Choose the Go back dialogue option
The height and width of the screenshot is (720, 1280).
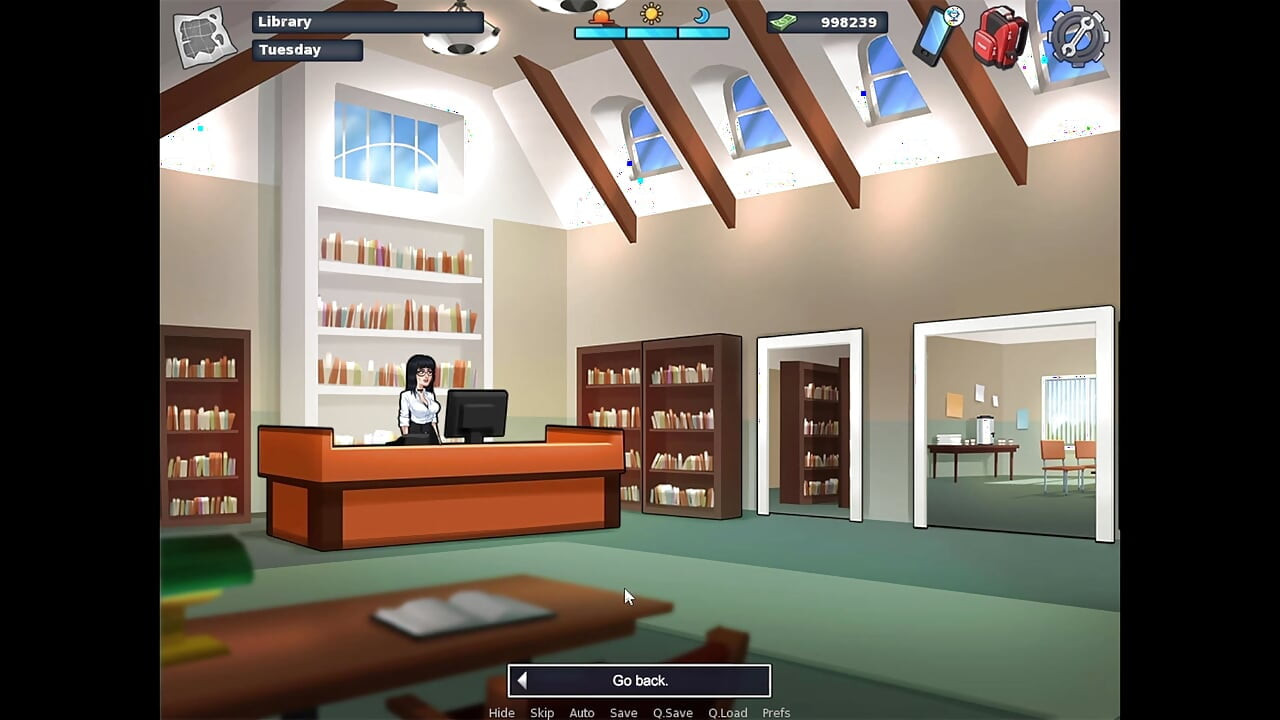pyautogui.click(x=640, y=680)
